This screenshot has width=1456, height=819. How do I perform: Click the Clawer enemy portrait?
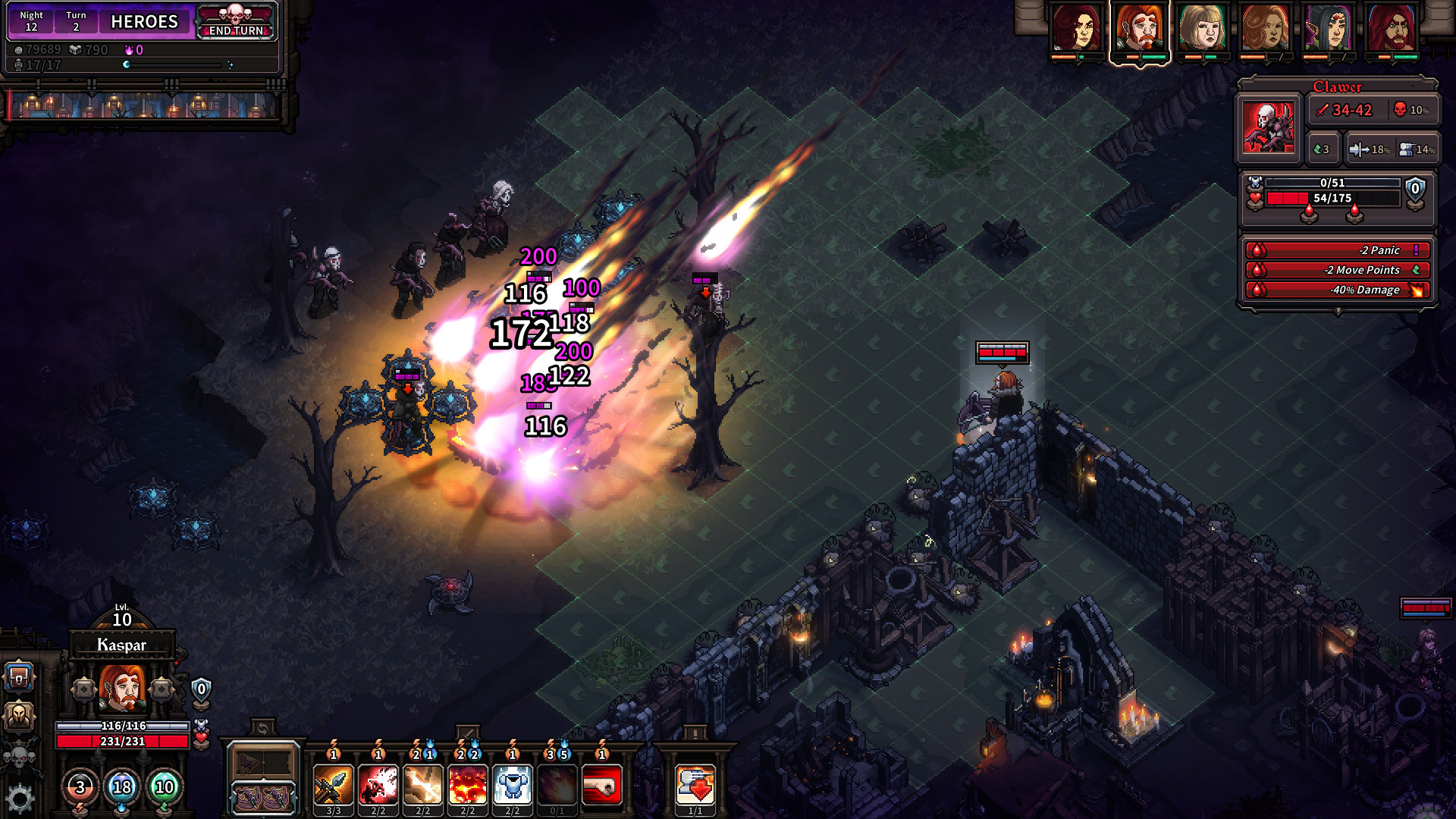click(1269, 126)
